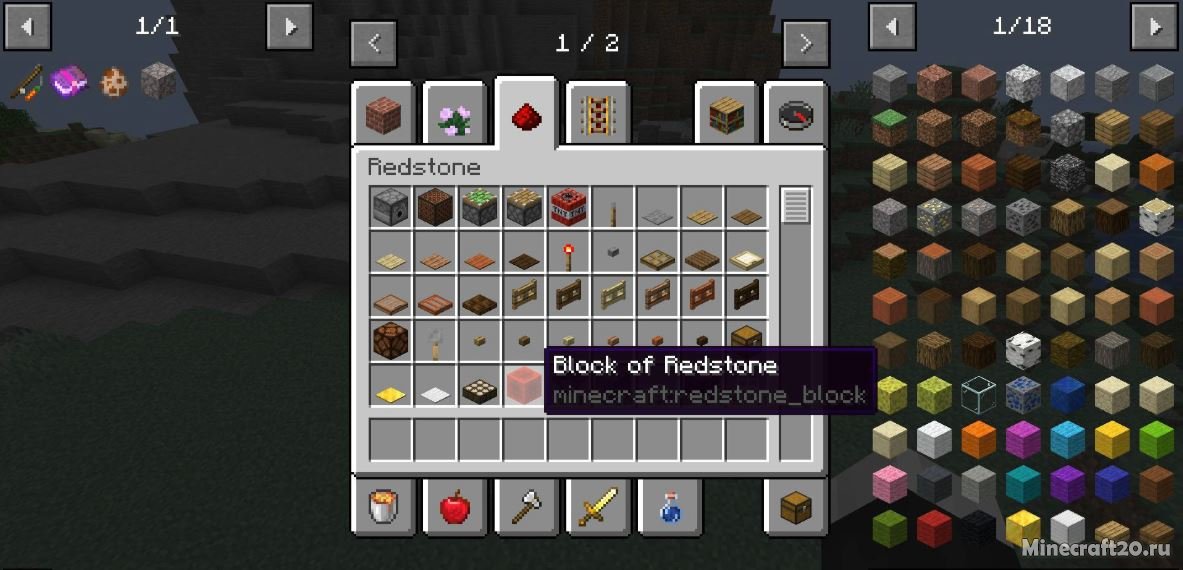Open the Saved Hotbars bookshelf tab

(726, 116)
